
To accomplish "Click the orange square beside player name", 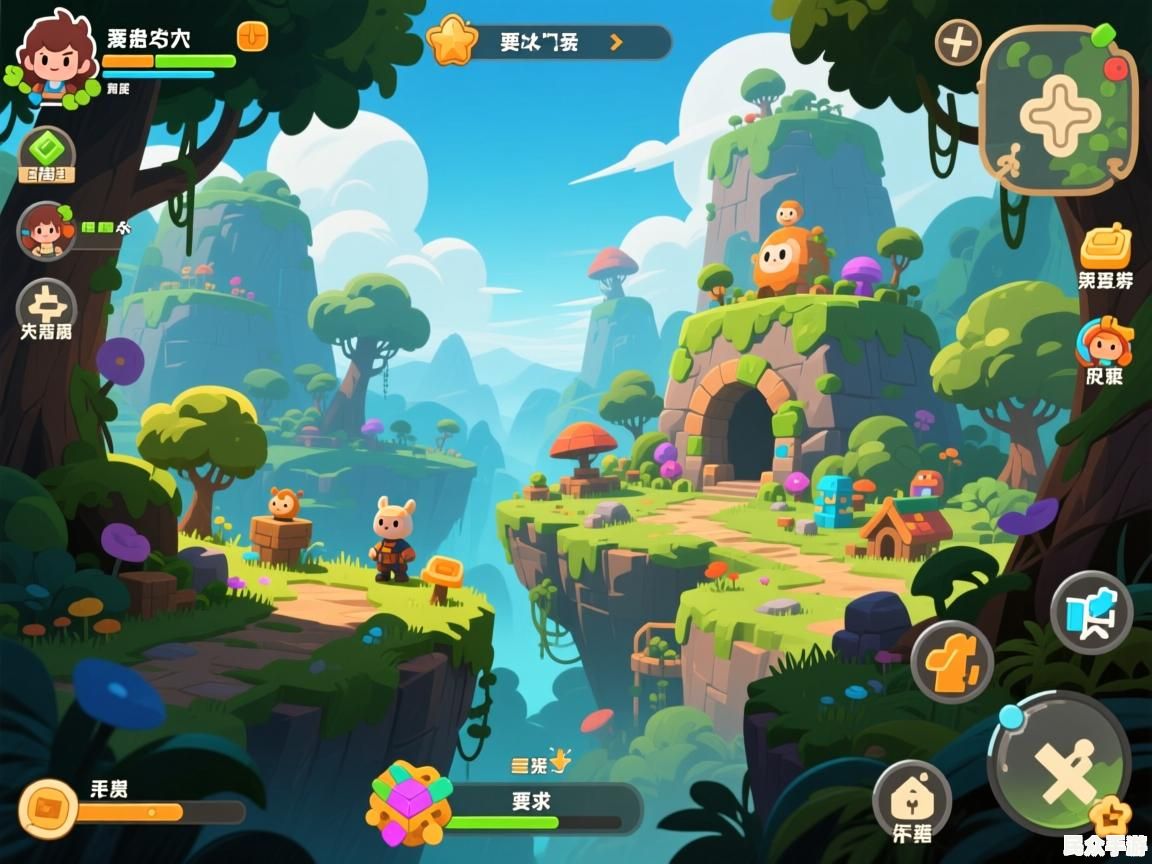I will tap(252, 37).
